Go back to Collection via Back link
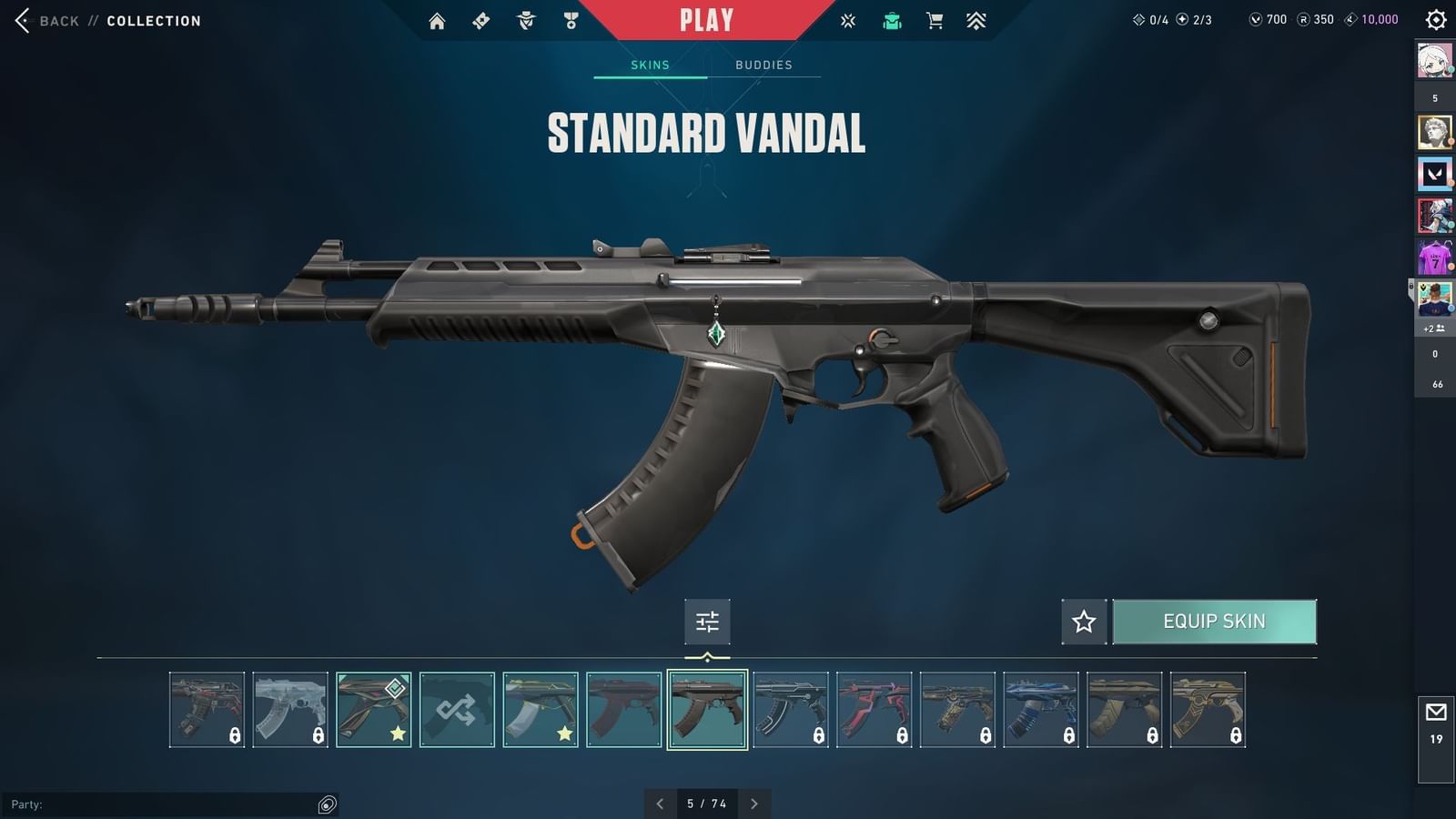 pyautogui.click(x=57, y=20)
